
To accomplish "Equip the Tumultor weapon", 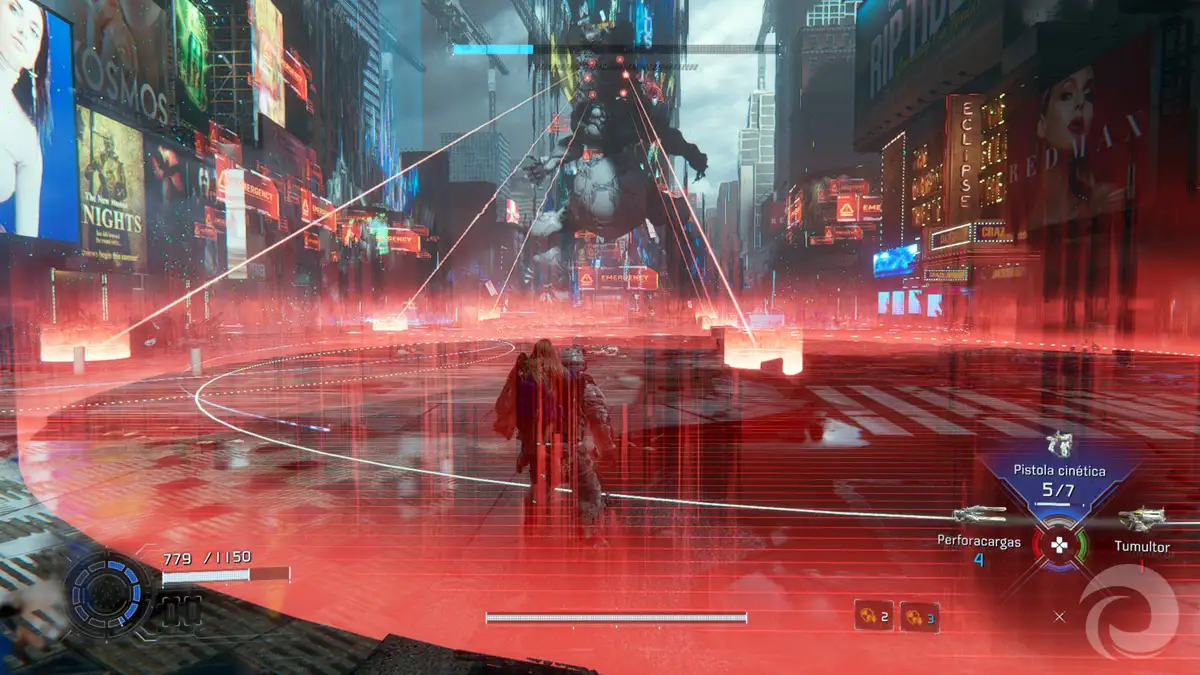I will [1141, 520].
